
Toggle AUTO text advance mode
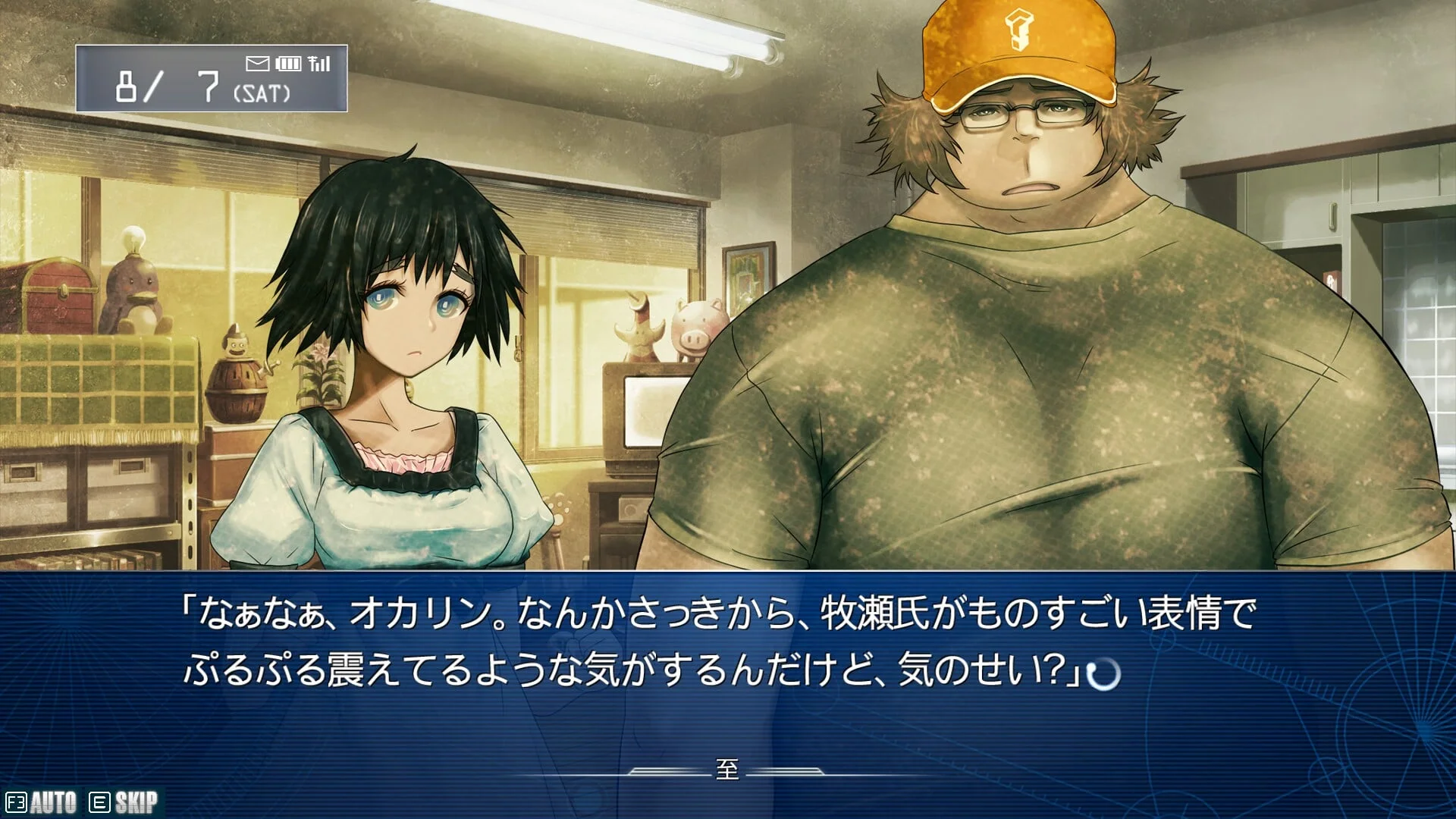pyautogui.click(x=42, y=802)
